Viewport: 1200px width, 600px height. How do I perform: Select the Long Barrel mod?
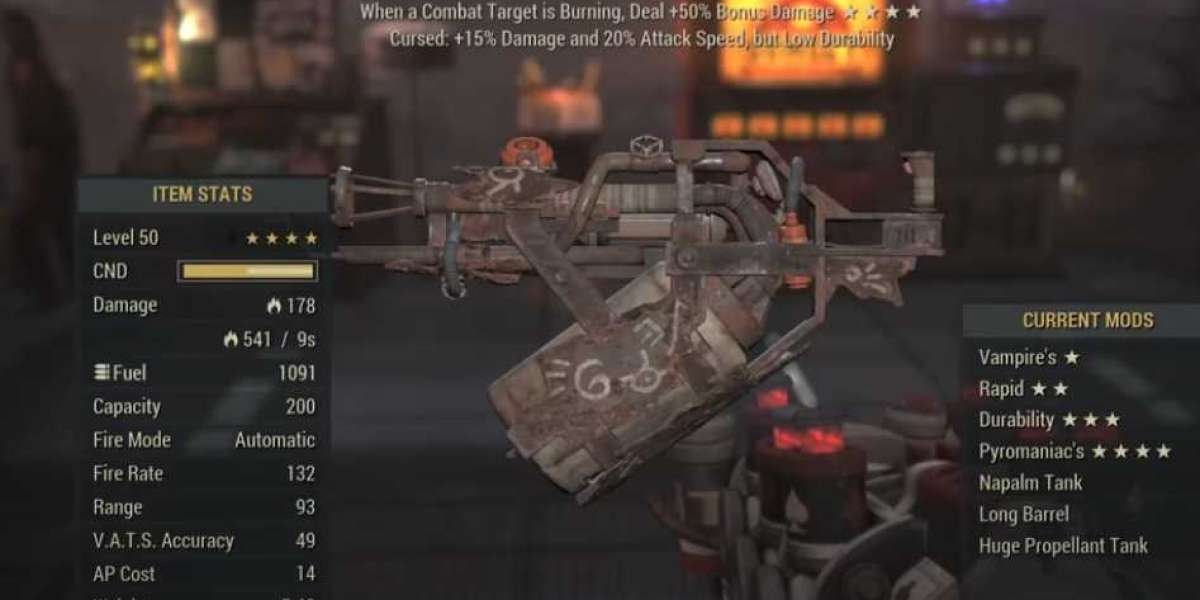[1024, 514]
